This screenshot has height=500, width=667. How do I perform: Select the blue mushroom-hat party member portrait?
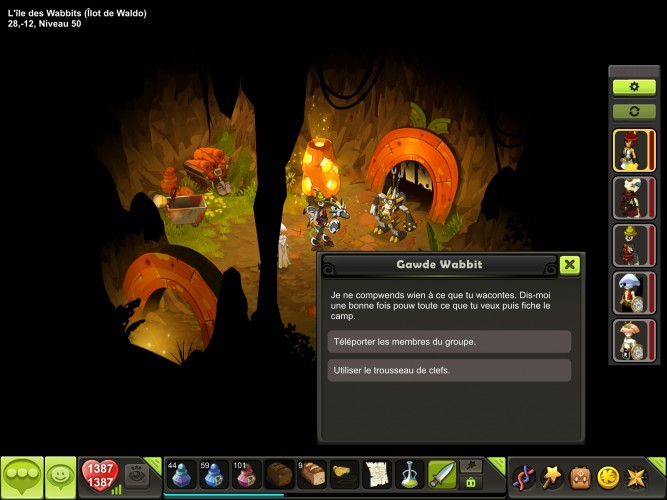click(x=633, y=293)
